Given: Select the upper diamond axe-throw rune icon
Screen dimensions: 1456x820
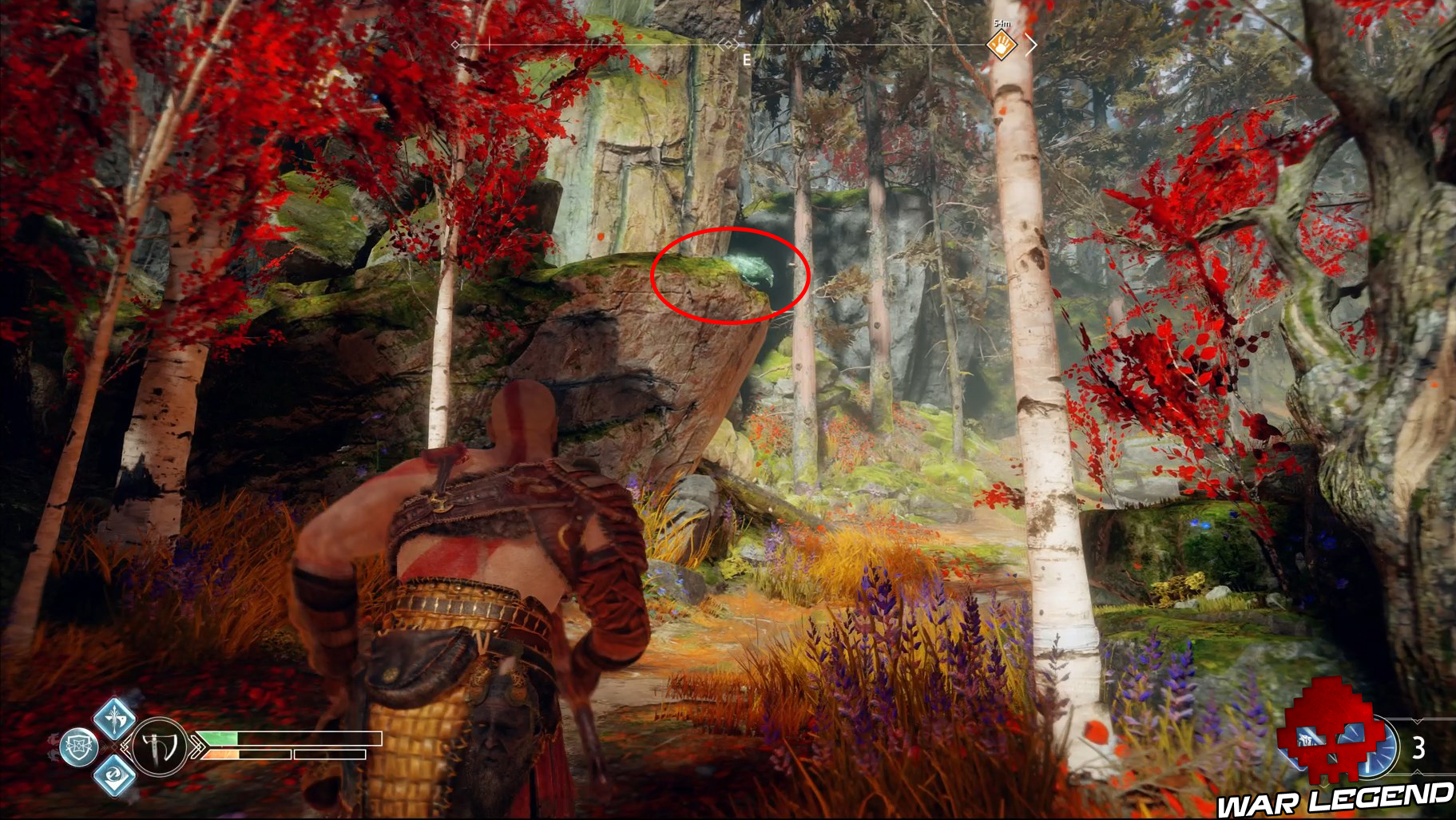Looking at the screenshot, I should tap(115, 720).
